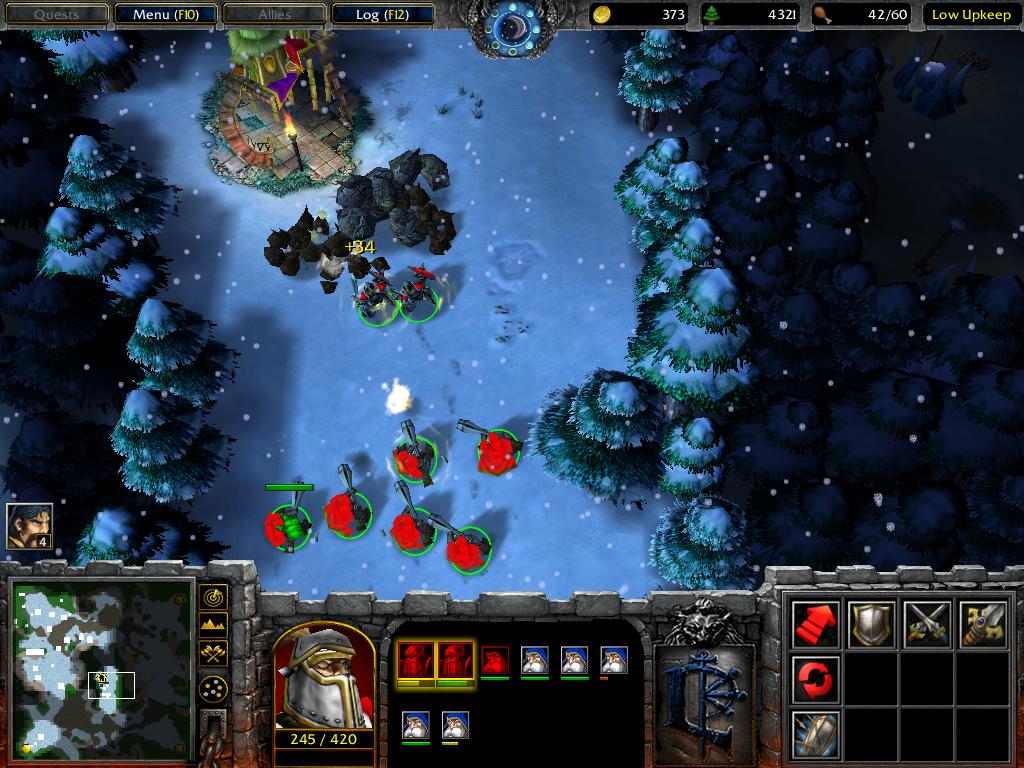
Task: Choose the crossed swords command
Action: 926,624
